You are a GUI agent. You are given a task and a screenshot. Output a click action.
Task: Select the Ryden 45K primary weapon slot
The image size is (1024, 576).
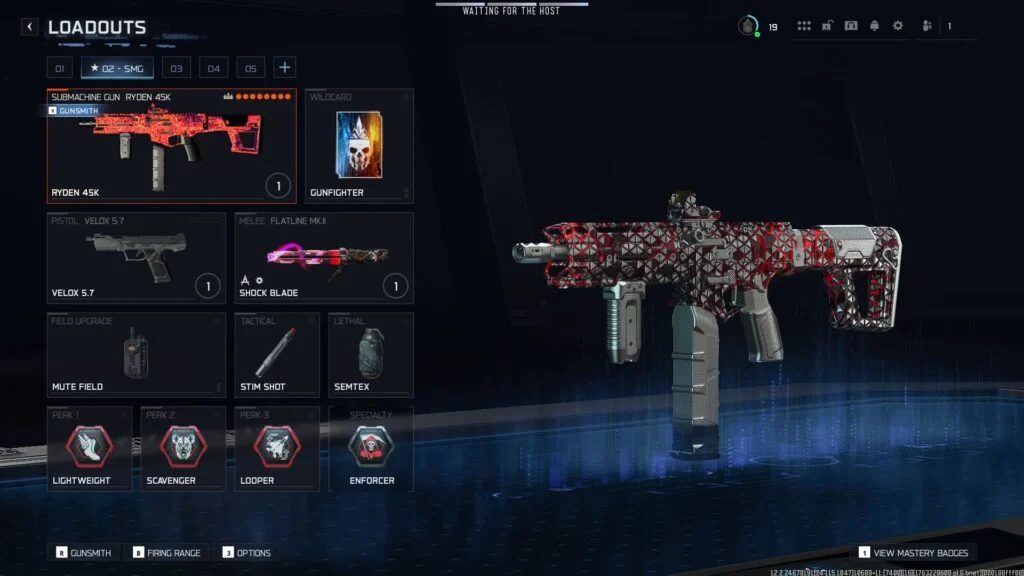pyautogui.click(x=171, y=146)
